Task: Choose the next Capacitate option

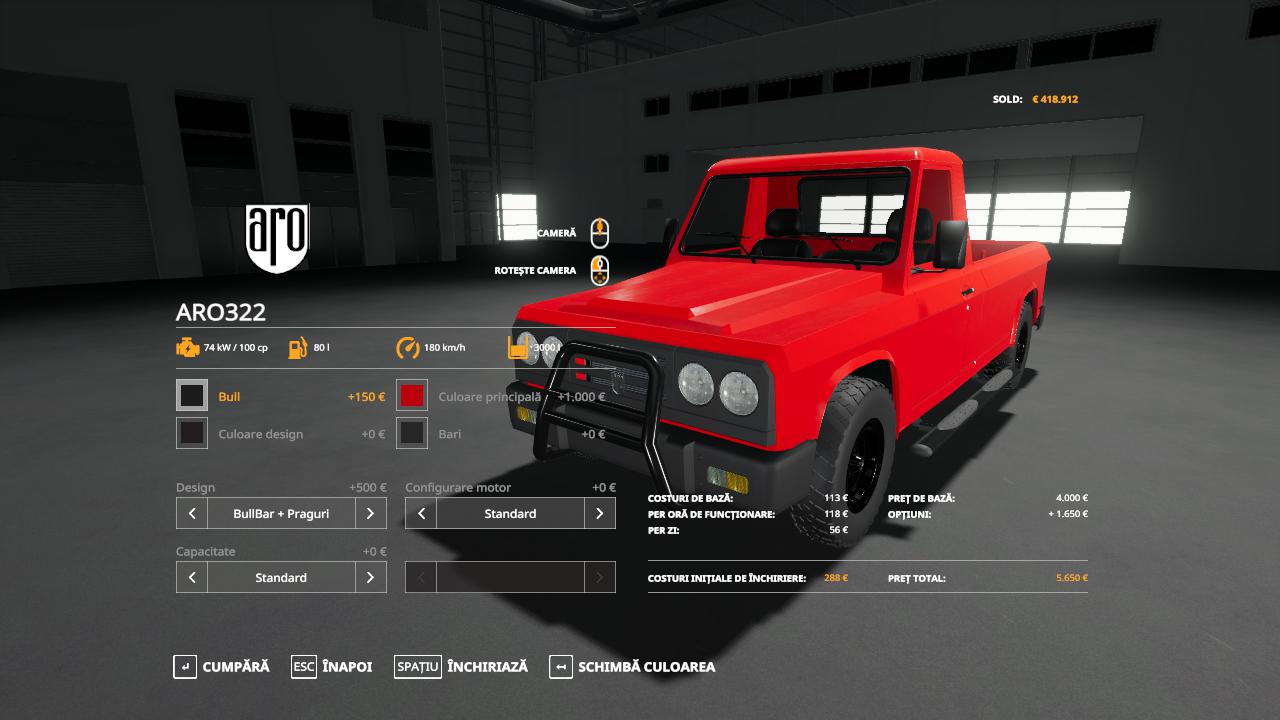Action: click(x=370, y=577)
